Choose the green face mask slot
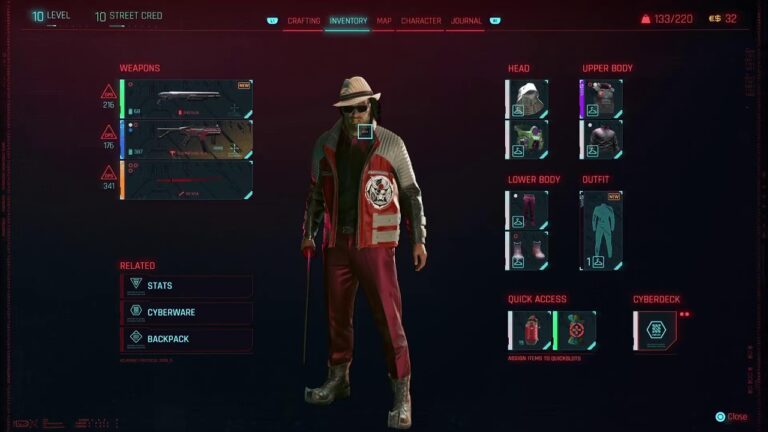The height and width of the screenshot is (432, 768). pyautogui.click(x=527, y=139)
